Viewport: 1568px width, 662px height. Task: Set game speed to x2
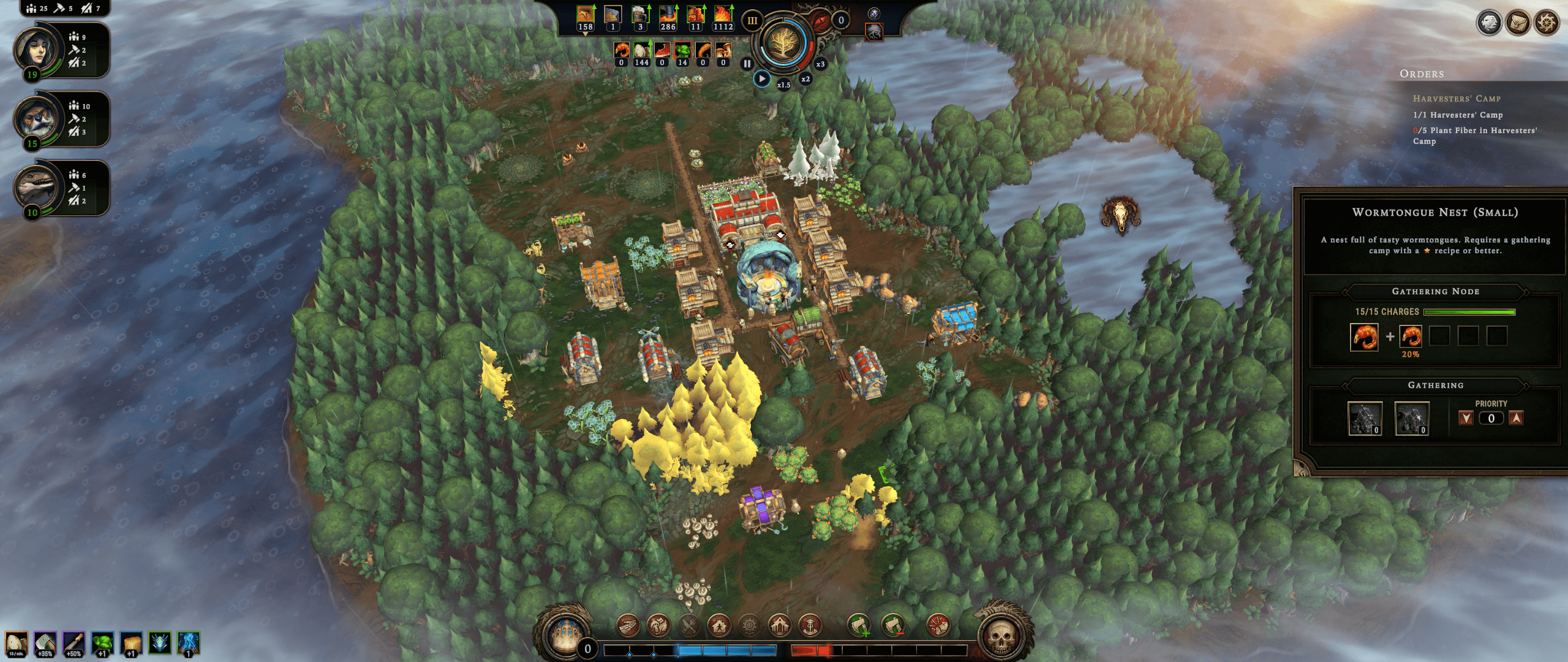pyautogui.click(x=805, y=79)
